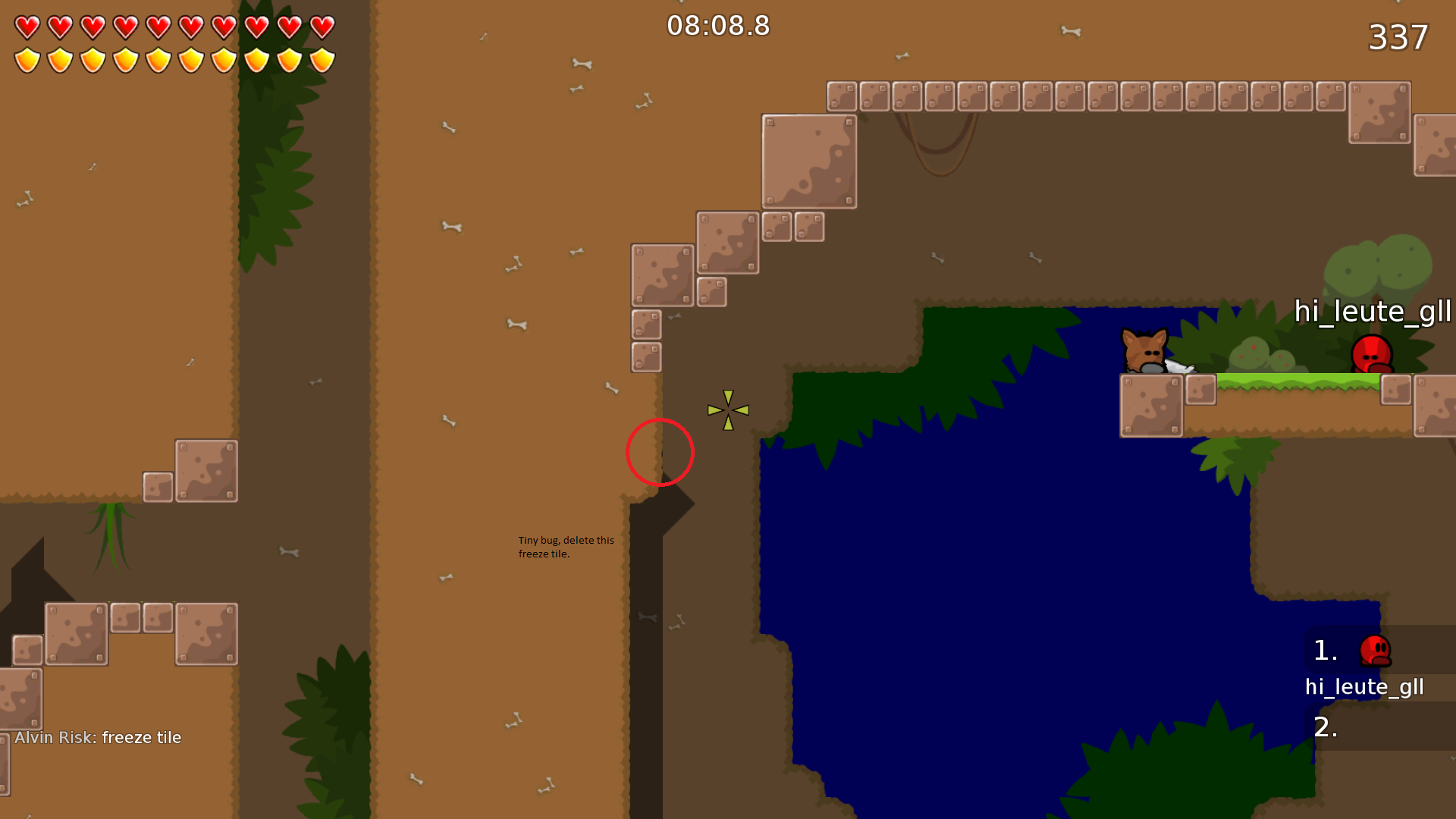Click the note saying delete this freeze tile
The image size is (1456, 819).
[x=565, y=547]
